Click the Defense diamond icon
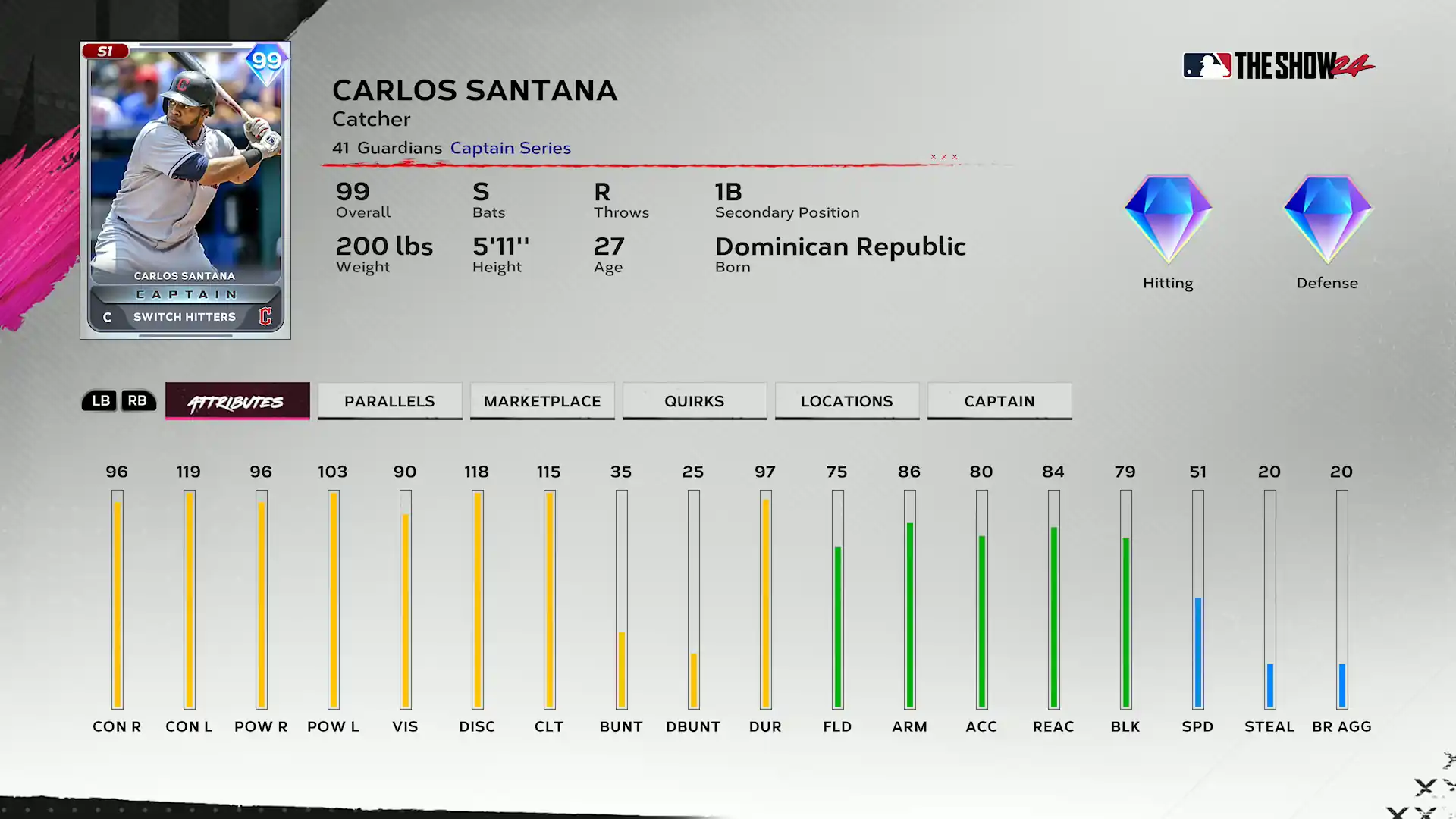The width and height of the screenshot is (1456, 819). pyautogui.click(x=1327, y=220)
